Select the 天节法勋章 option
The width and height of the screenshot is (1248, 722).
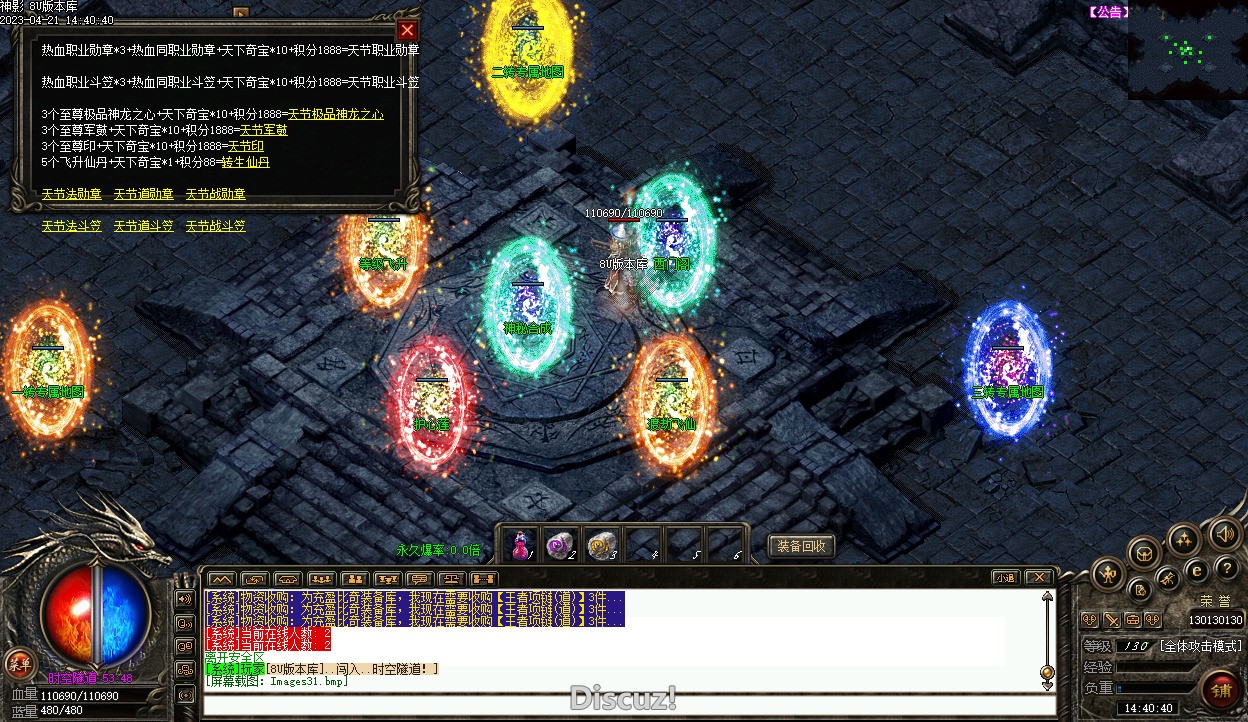(71, 194)
